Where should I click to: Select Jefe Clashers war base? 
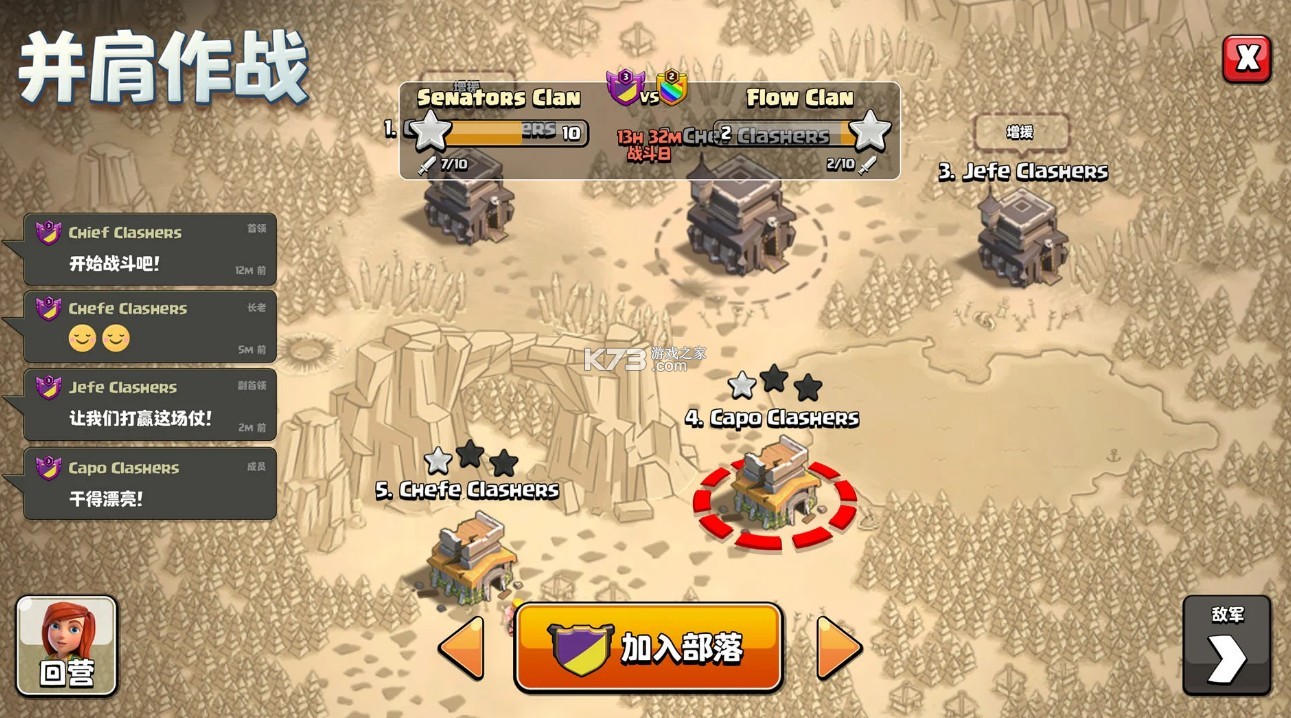point(1022,235)
